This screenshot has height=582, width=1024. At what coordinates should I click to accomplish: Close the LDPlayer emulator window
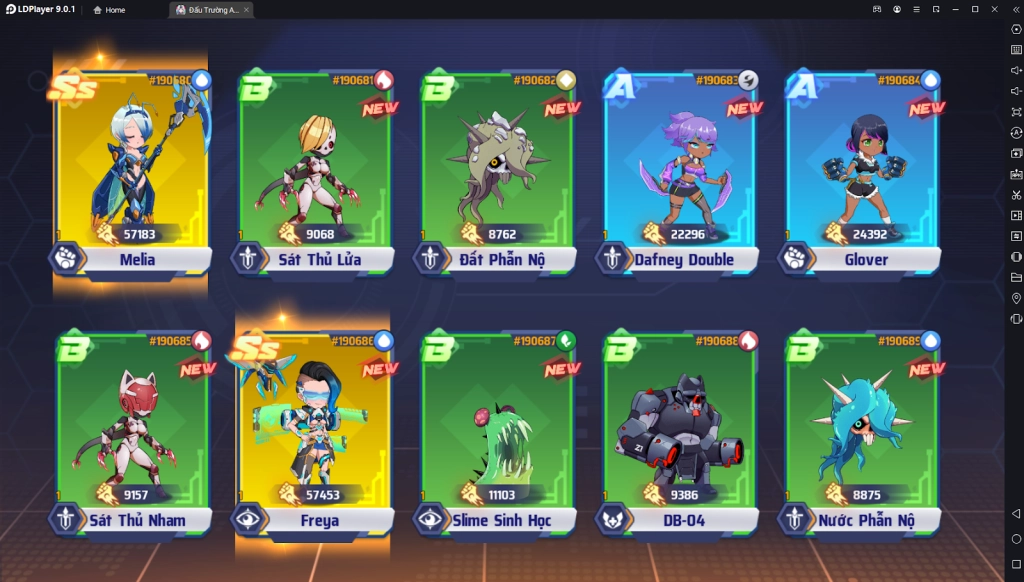(994, 9)
